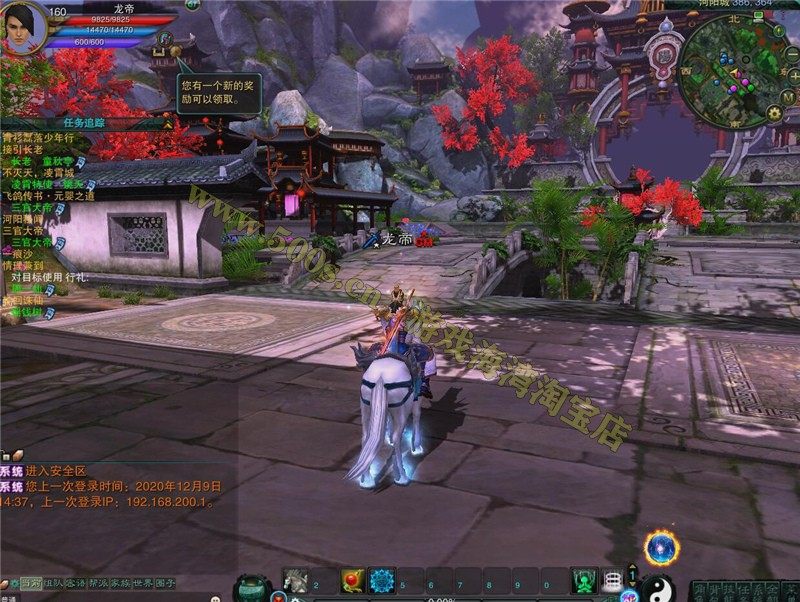Activate the red orb hotbar skill
This screenshot has width=800, height=602.
(x=352, y=580)
